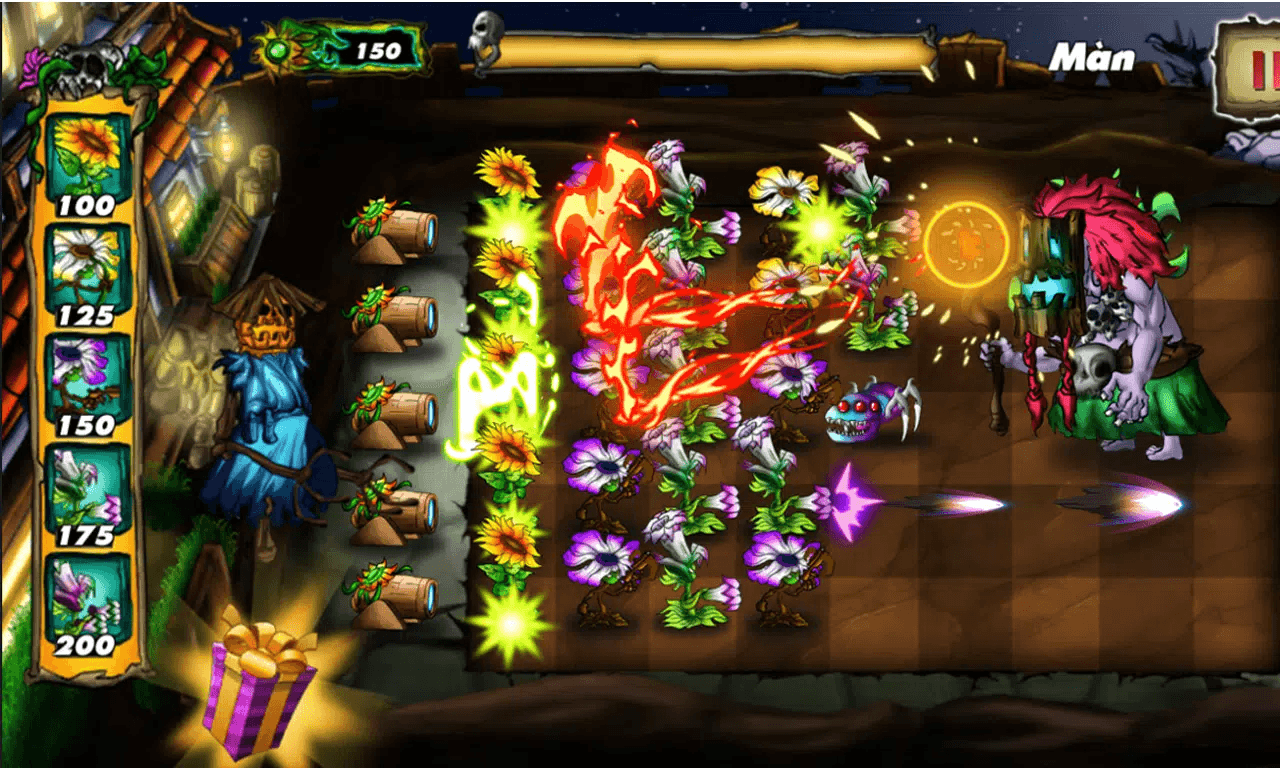Image resolution: width=1280 pixels, height=768 pixels.
Task: Select the daisy seed packet costing 125
Action: [85, 260]
